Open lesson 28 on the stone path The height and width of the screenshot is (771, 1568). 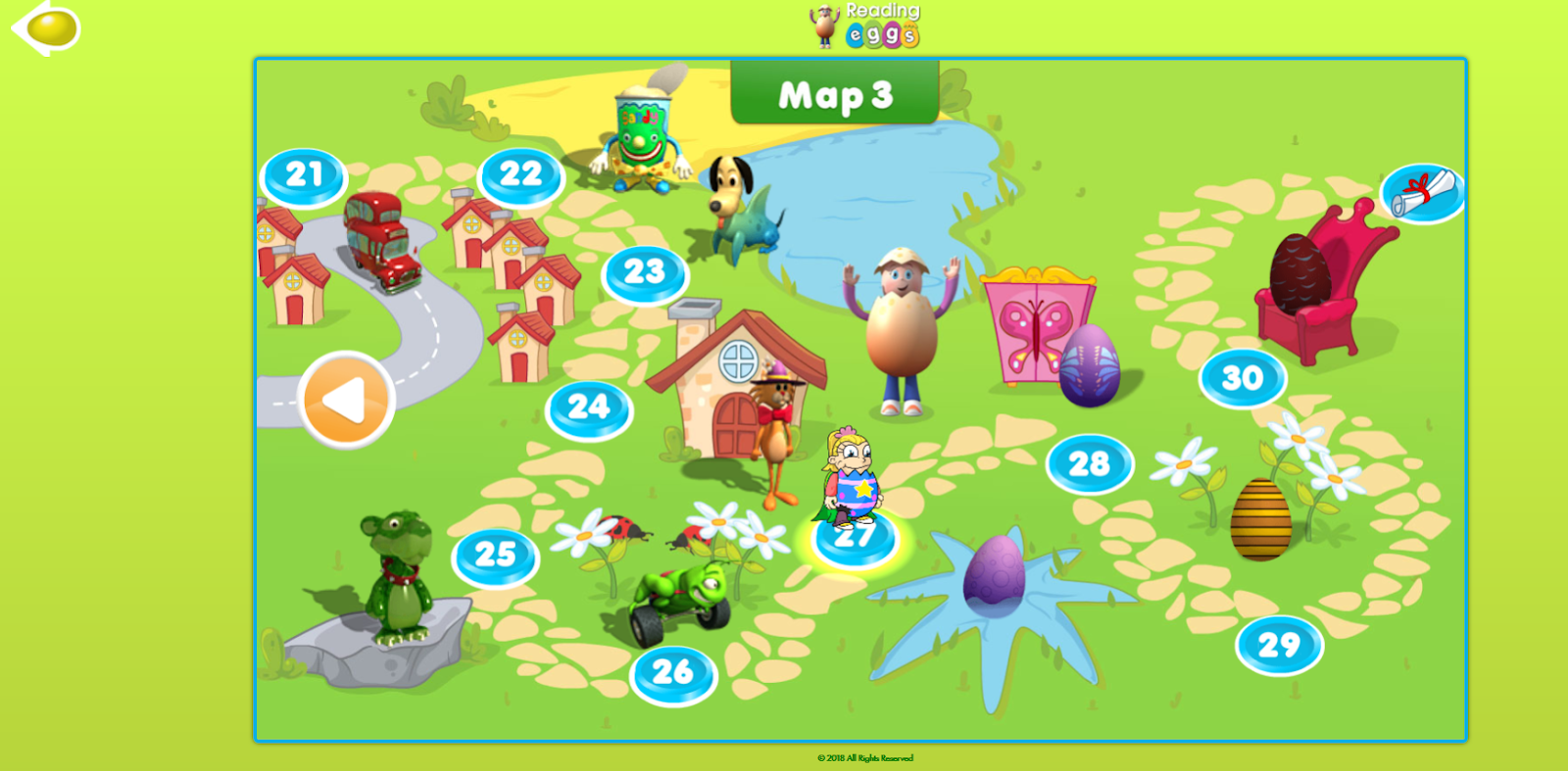point(1092,463)
